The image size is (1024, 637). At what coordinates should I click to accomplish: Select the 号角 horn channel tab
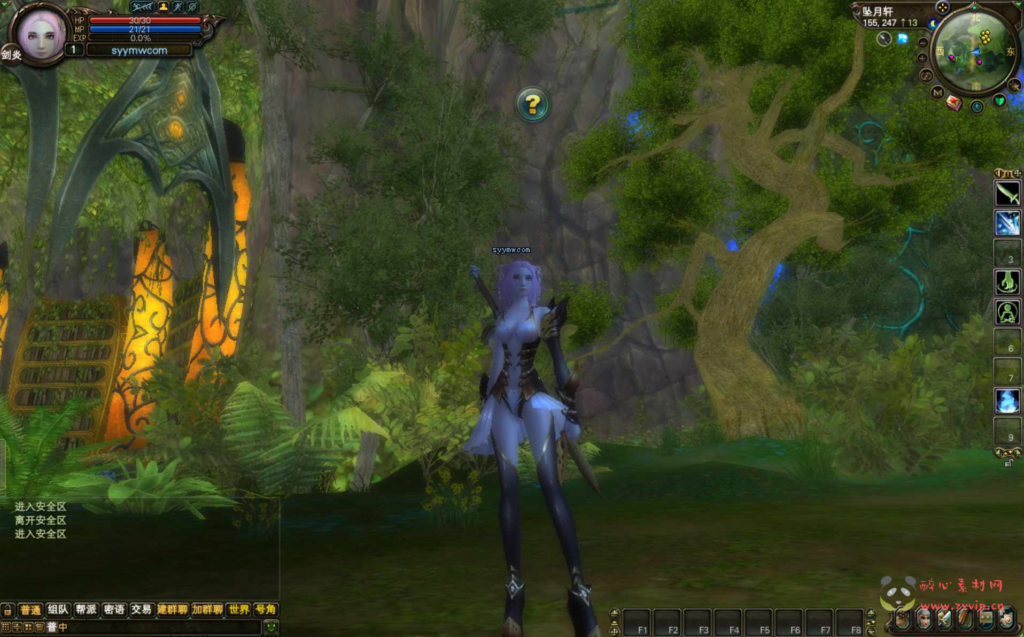(265, 609)
